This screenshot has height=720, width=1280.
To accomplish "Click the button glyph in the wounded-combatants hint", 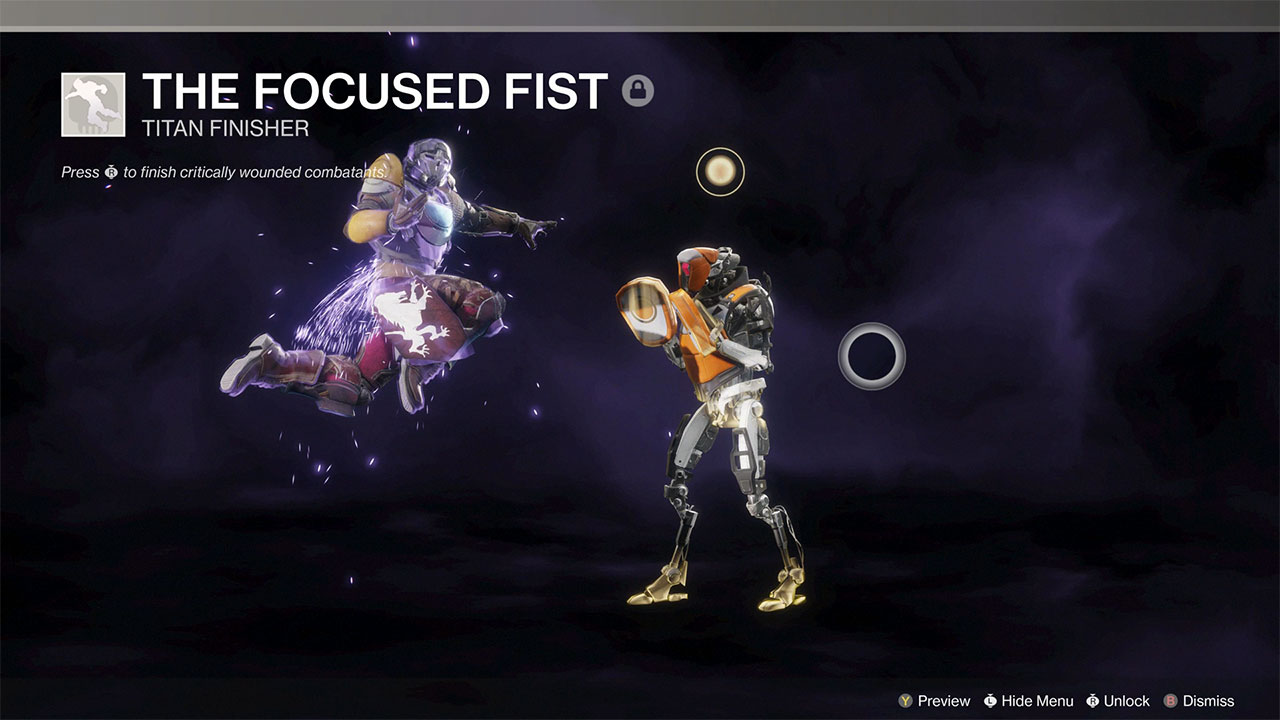I will [x=109, y=172].
